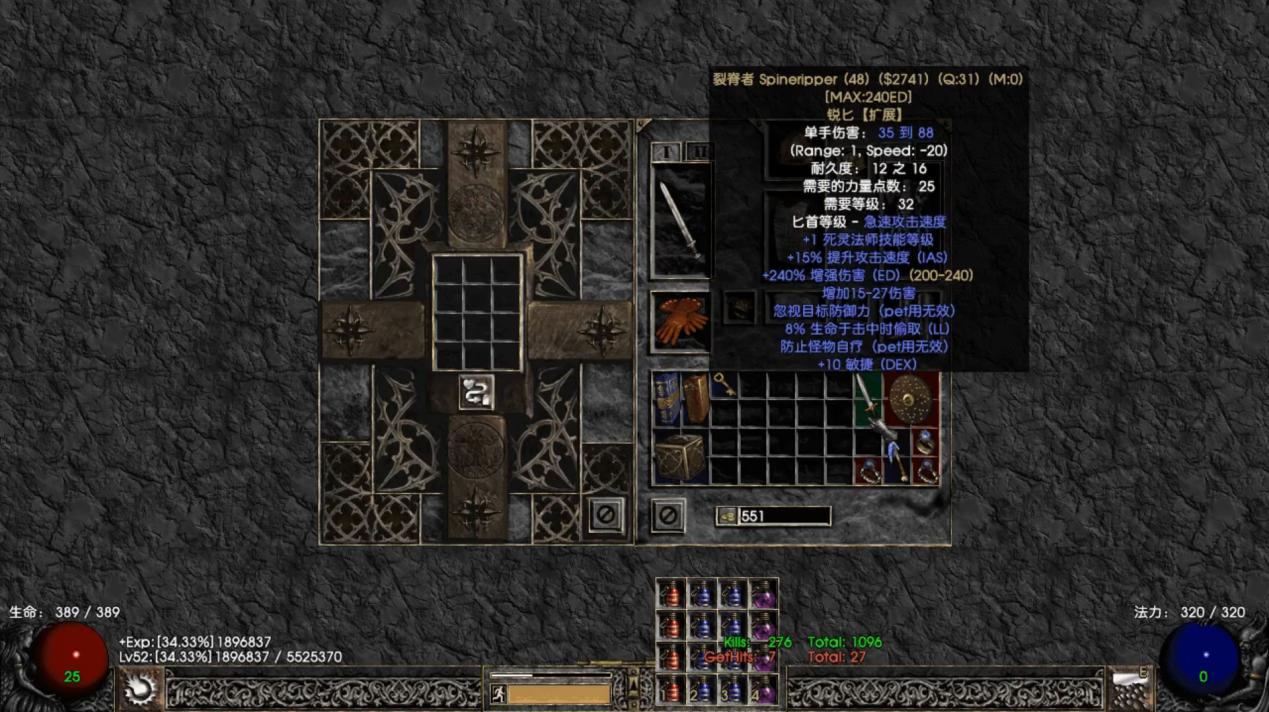Use the purple potion in belt slot 4
Image resolution: width=1269 pixels, height=712 pixels.
pos(764,689)
